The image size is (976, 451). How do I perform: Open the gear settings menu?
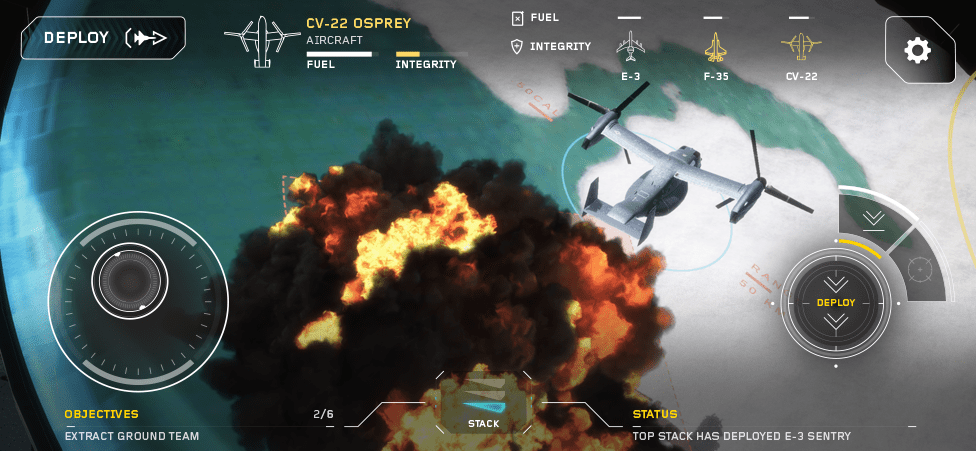(918, 49)
